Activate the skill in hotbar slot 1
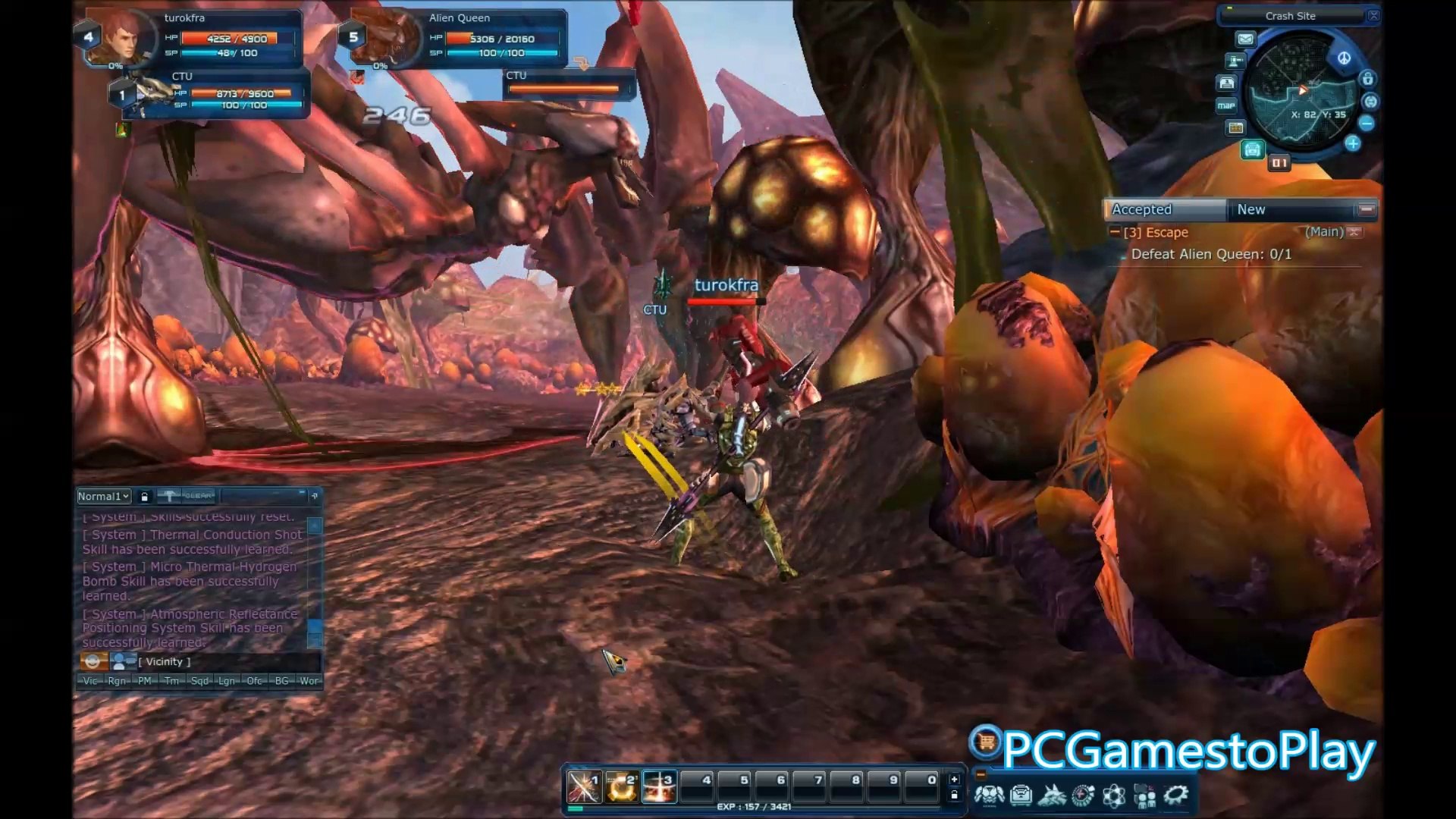 (584, 788)
